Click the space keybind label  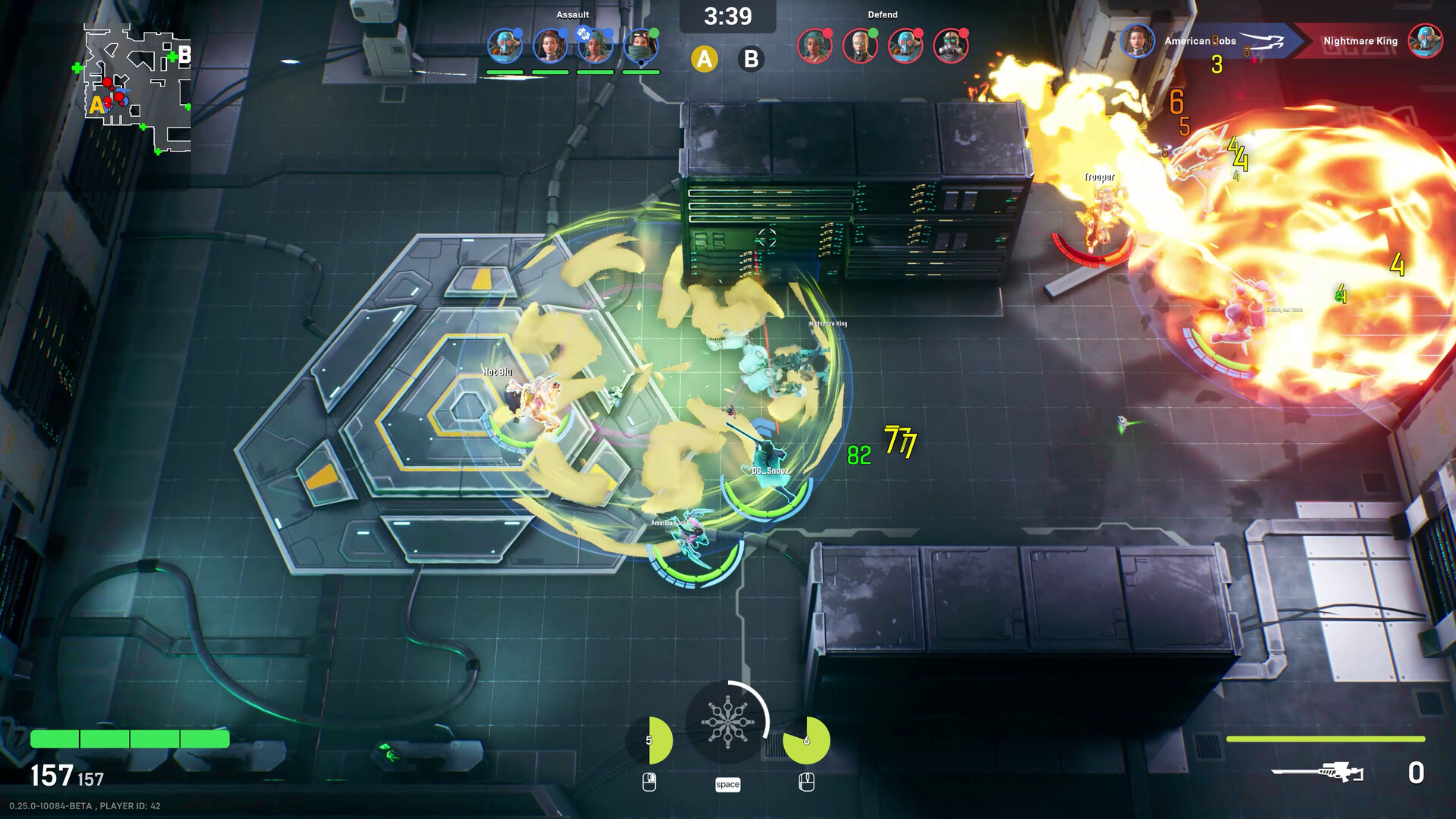tap(729, 785)
